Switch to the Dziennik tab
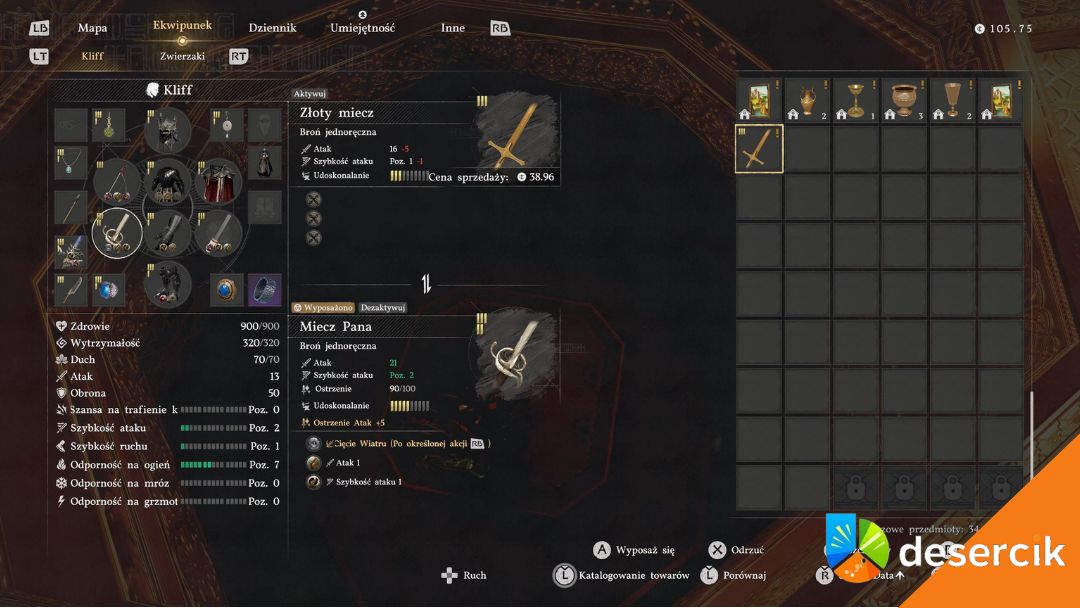This screenshot has height=608, width=1080. (272, 28)
